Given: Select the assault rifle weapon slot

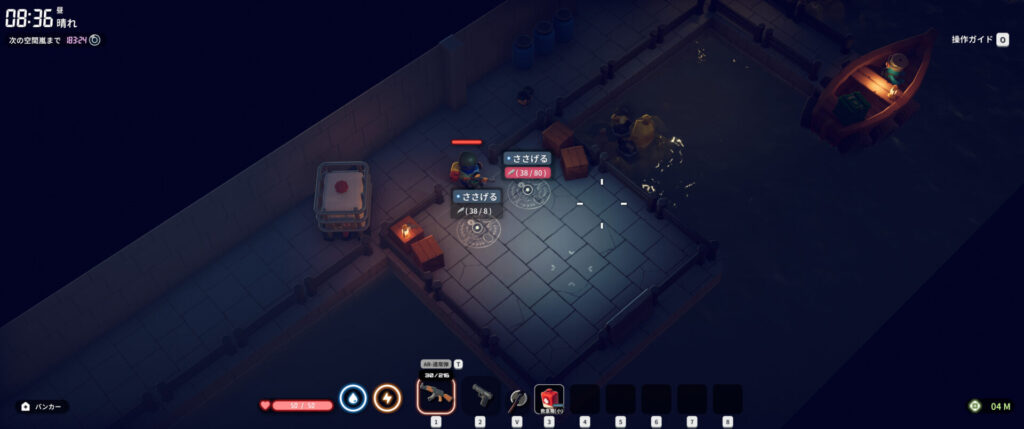Looking at the screenshot, I should (x=435, y=394).
